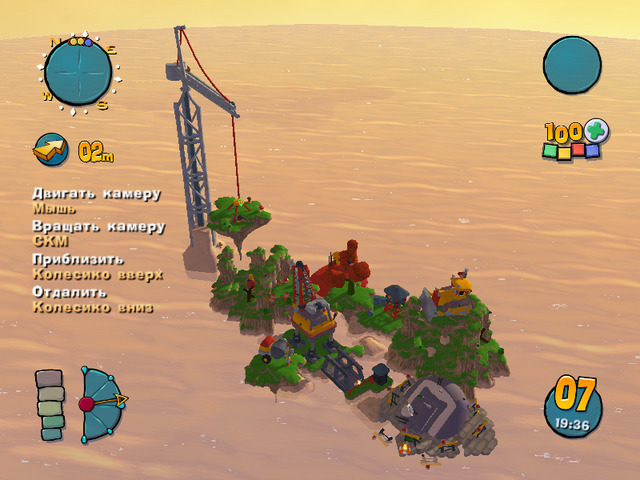Open the empty teal weapon circle
The image size is (640, 480).
572,65
